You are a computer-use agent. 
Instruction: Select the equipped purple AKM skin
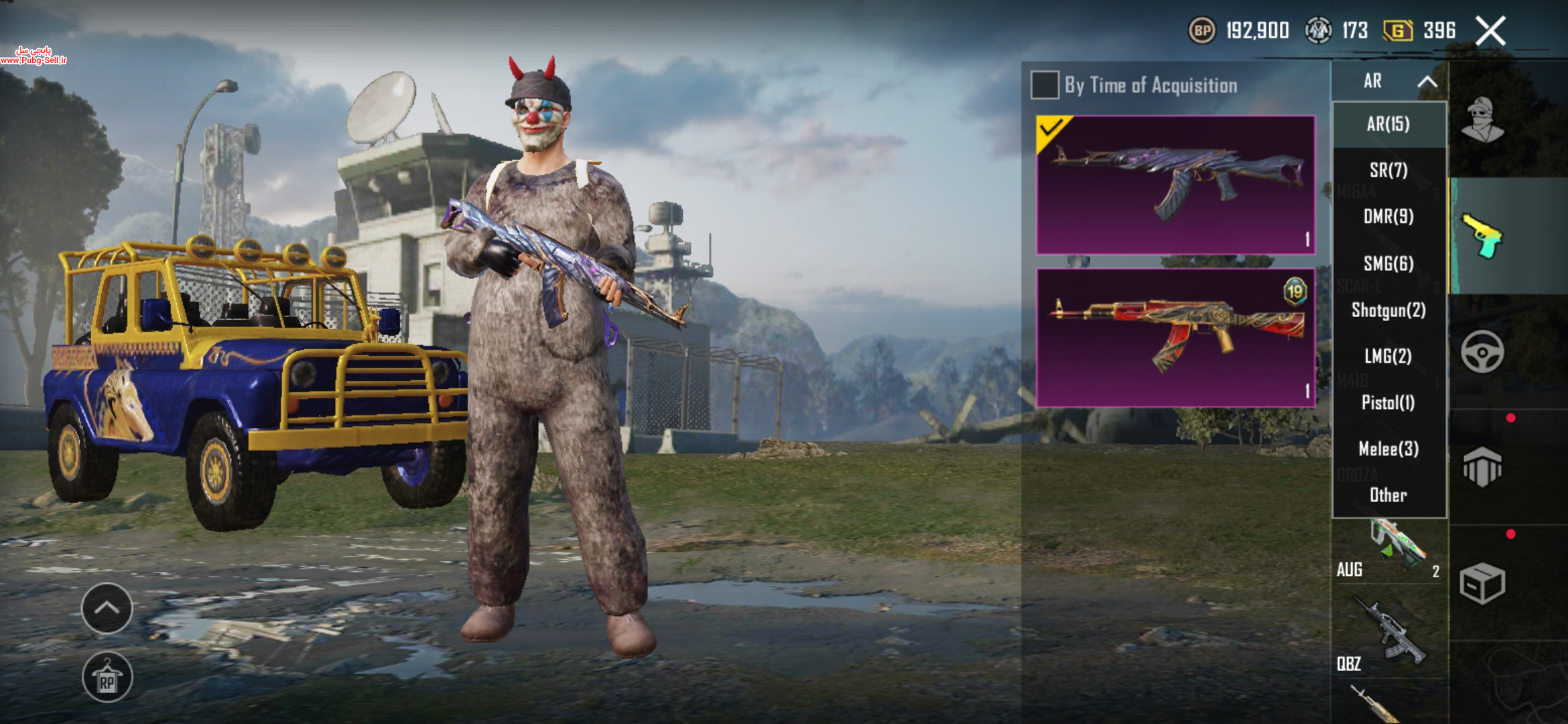1175,184
